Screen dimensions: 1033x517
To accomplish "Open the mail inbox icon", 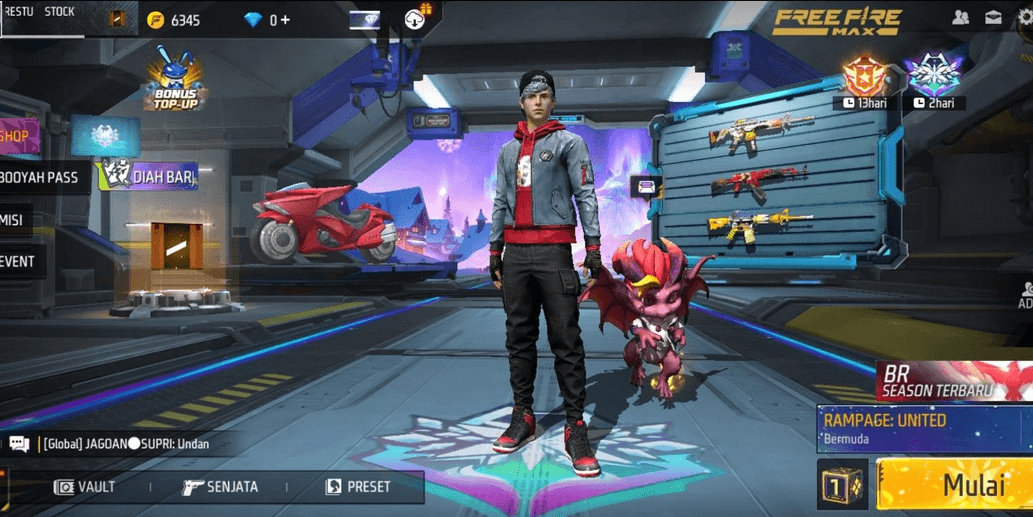I will [x=993, y=18].
